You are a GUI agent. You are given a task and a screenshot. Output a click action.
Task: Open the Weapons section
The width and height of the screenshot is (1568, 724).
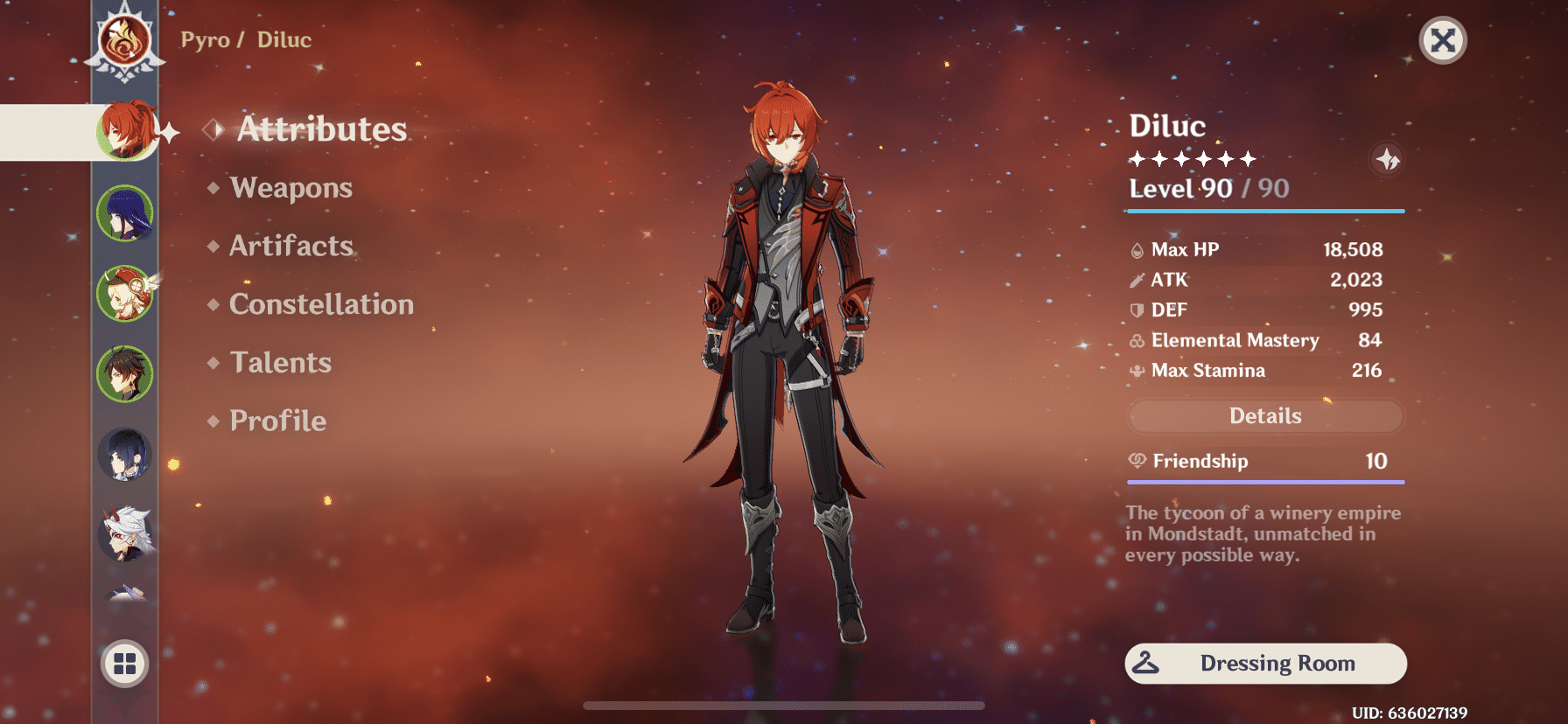click(290, 188)
